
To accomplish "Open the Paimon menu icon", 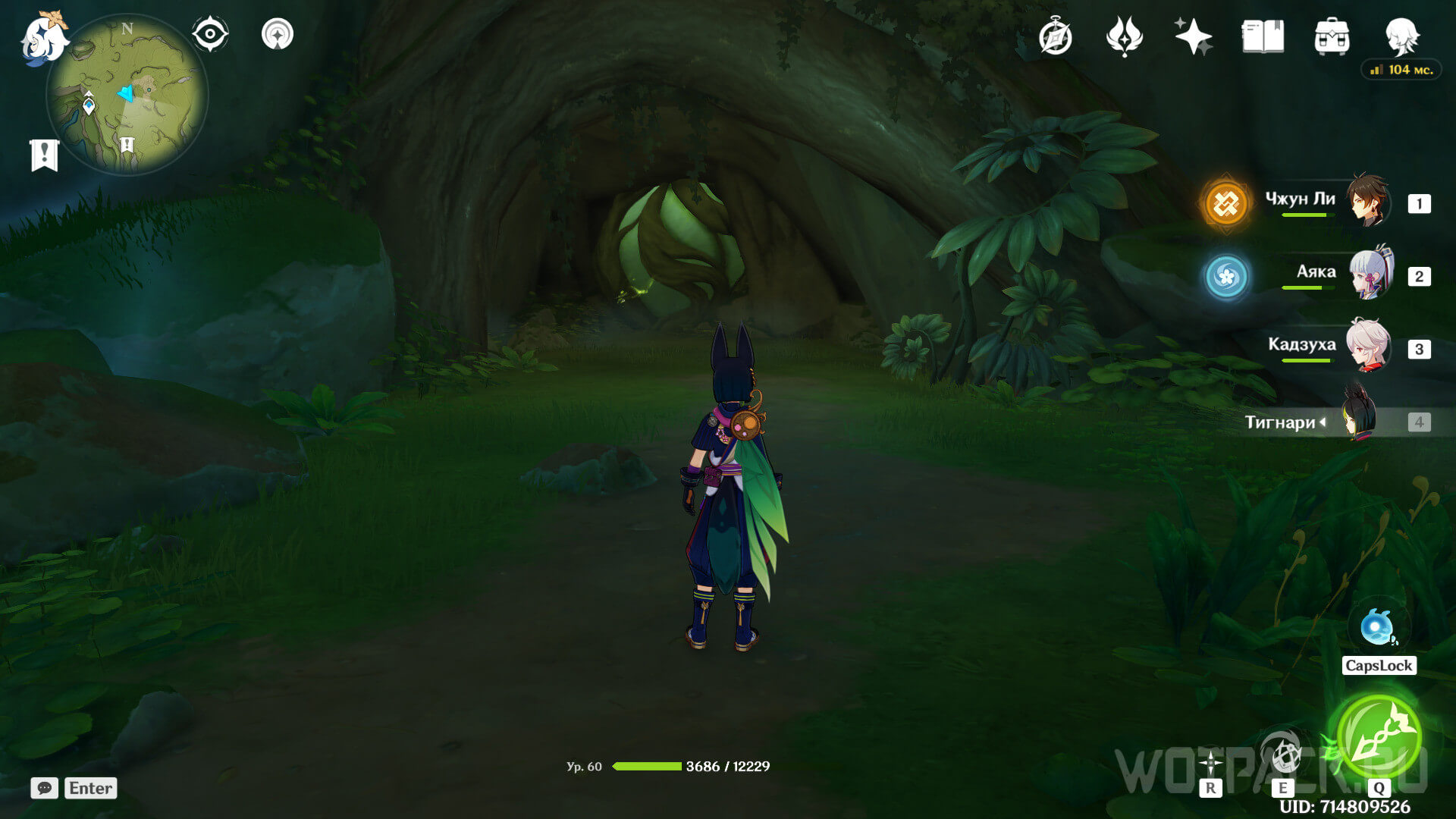I will point(42,38).
